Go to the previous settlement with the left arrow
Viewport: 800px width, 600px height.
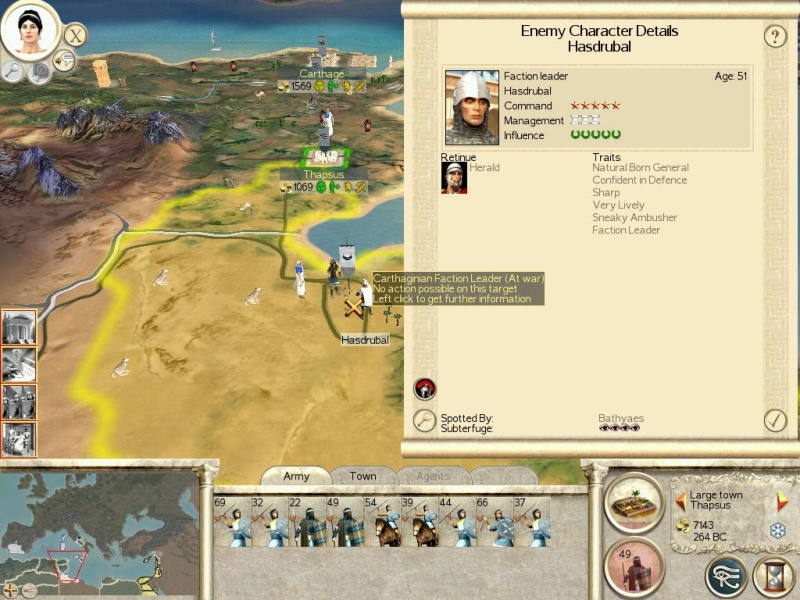tap(681, 502)
